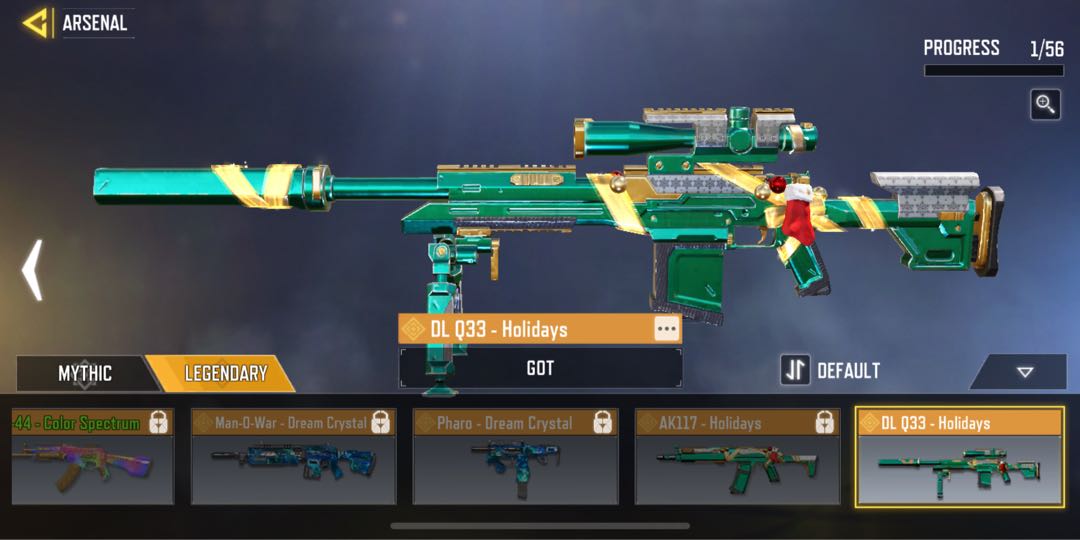
Task: Expand the dropdown arrow filter
Action: [1024, 372]
